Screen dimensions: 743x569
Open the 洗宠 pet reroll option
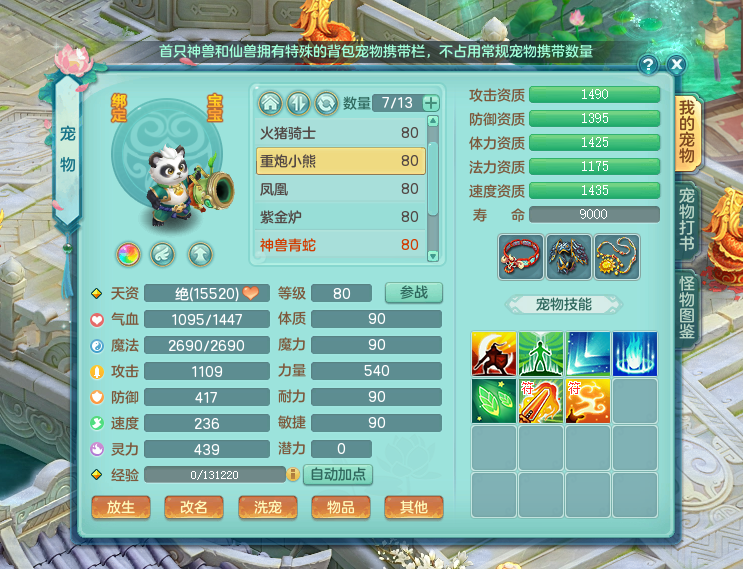(x=267, y=507)
